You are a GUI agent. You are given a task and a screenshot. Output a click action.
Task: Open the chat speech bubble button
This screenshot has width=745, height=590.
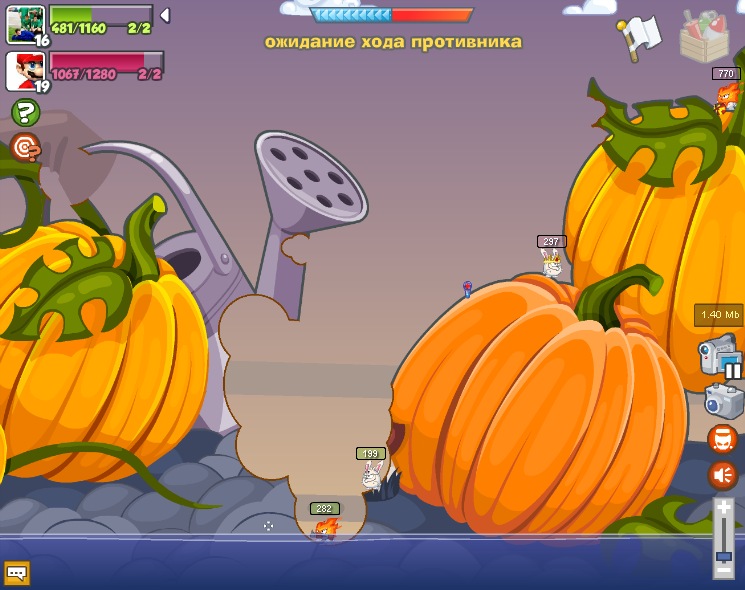click(17, 573)
